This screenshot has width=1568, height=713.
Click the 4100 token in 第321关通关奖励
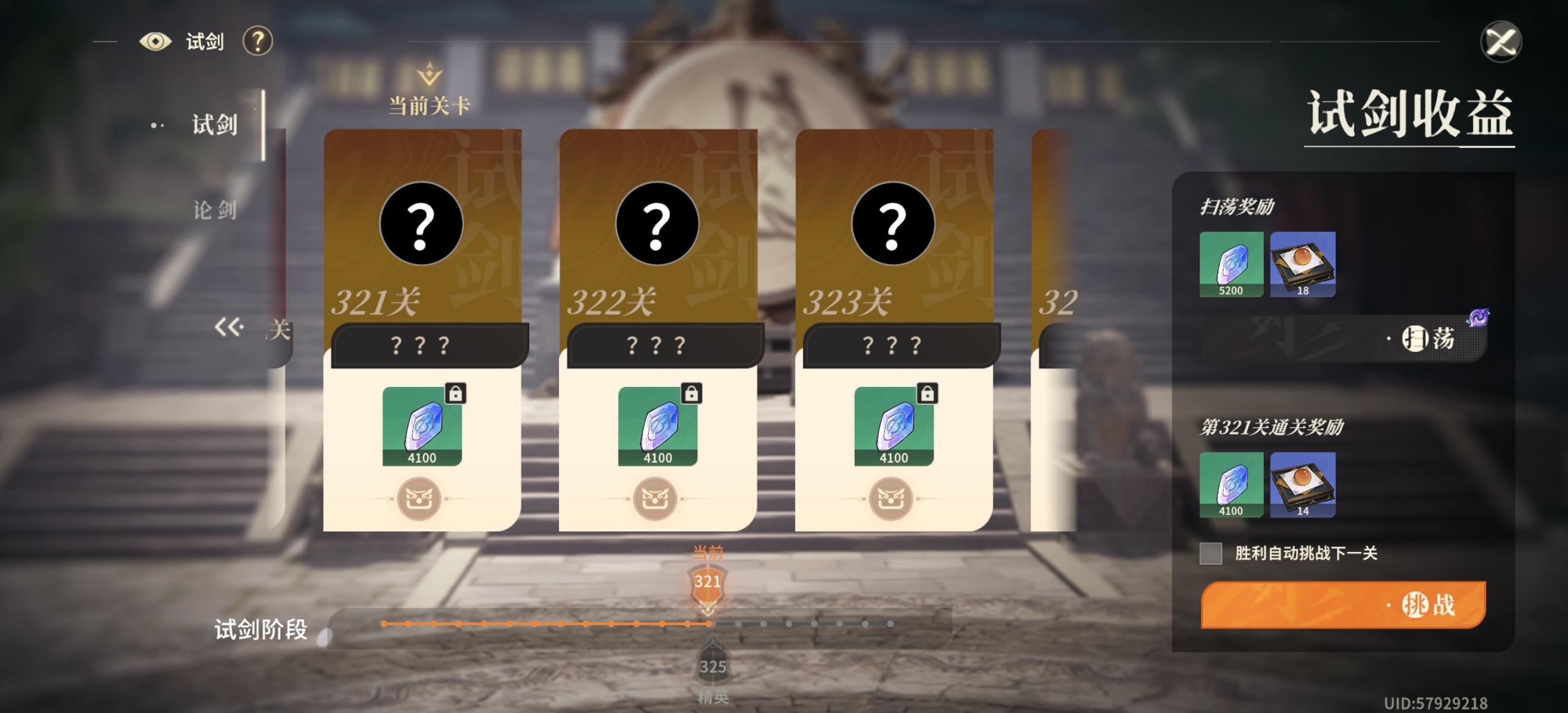(x=1232, y=483)
